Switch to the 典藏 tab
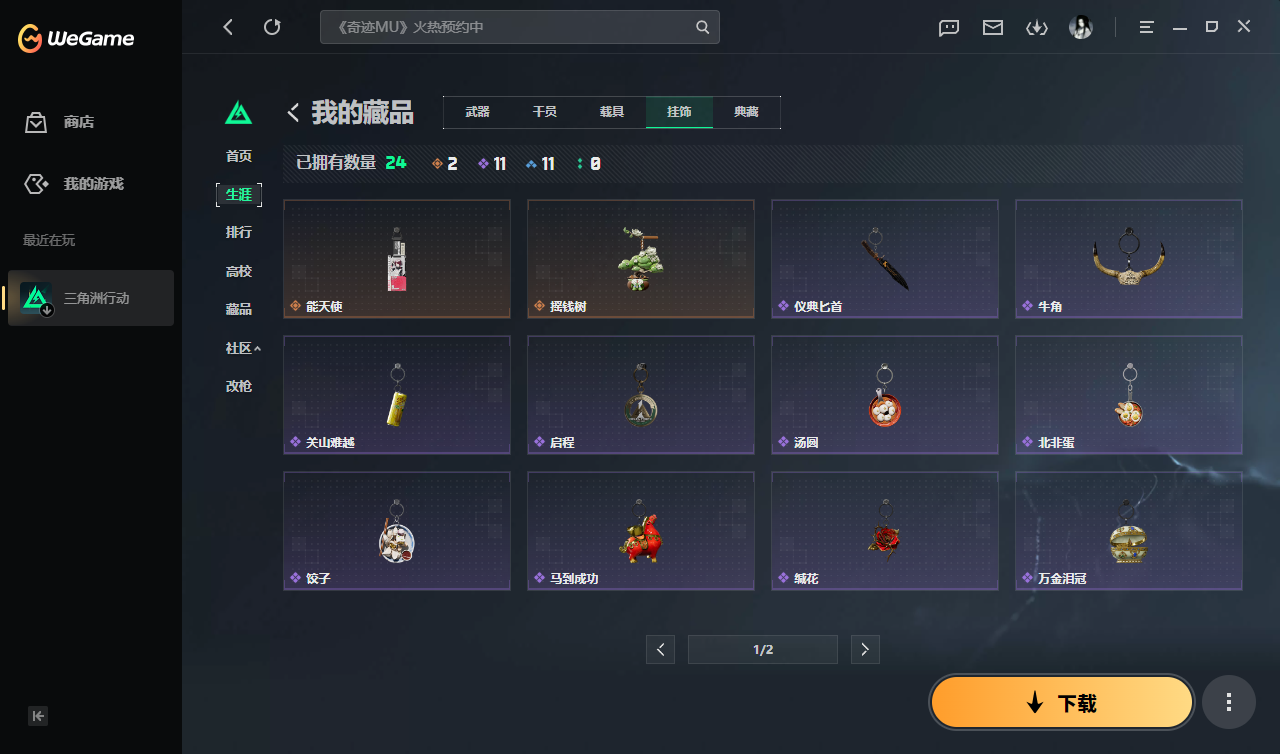This screenshot has height=754, width=1280. 747,112
